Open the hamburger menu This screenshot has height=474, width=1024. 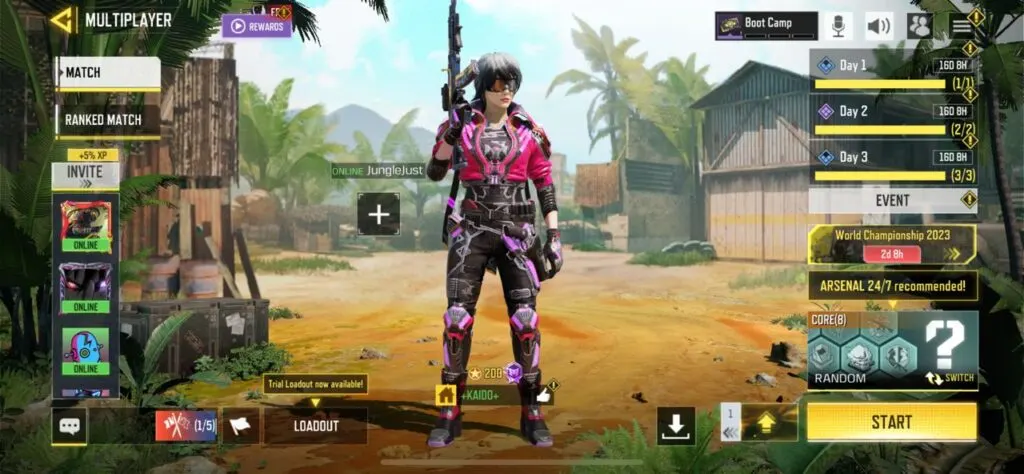[962, 26]
